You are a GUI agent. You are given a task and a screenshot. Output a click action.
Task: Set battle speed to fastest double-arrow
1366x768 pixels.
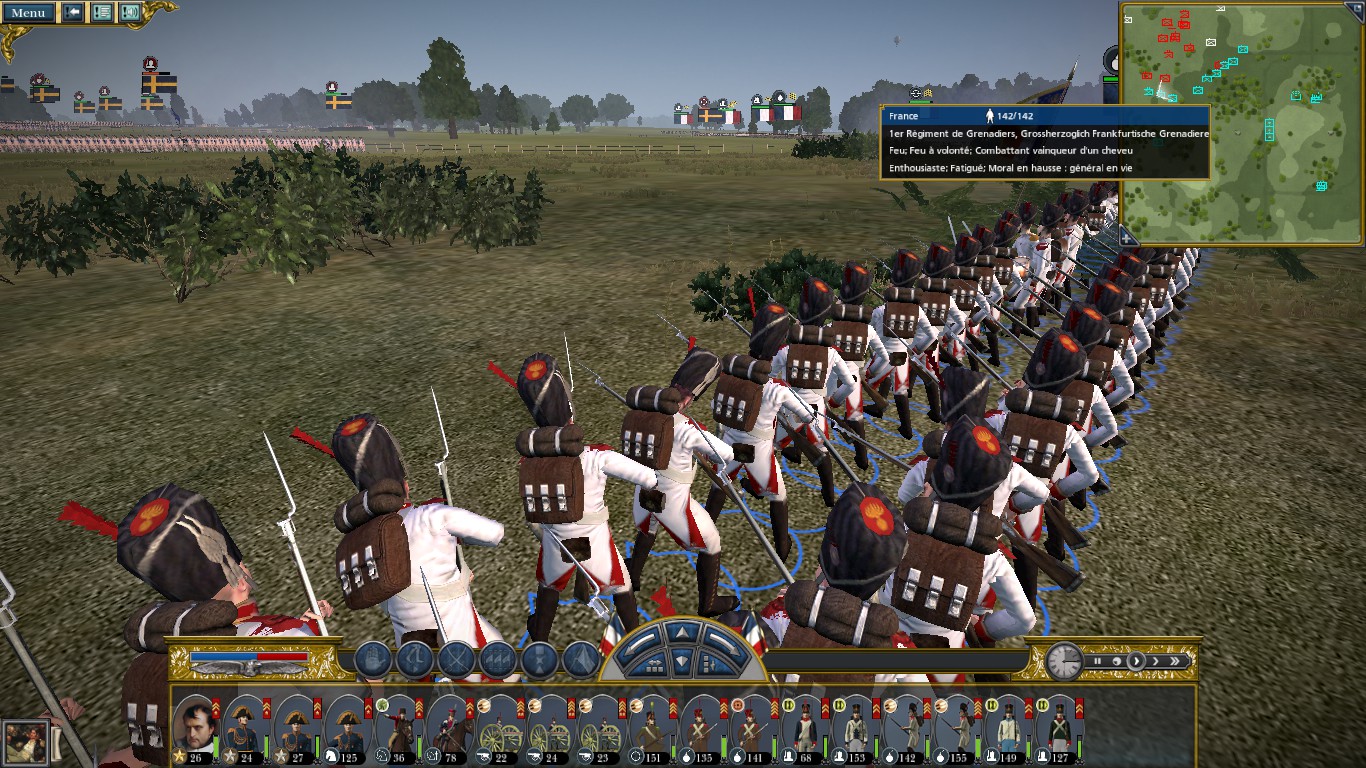pyautogui.click(x=1175, y=661)
